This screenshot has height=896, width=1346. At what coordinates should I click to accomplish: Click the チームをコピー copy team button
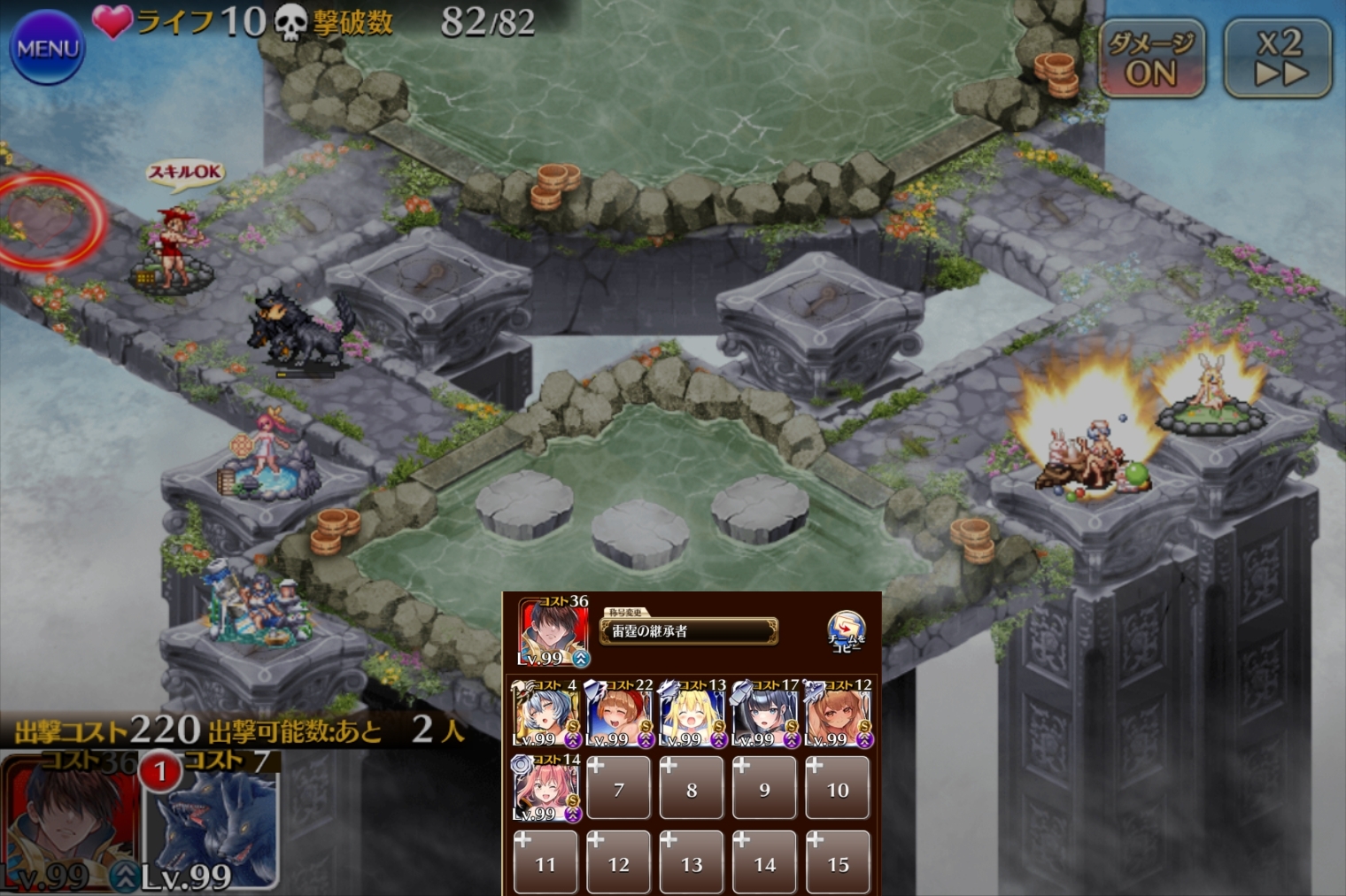(x=846, y=631)
